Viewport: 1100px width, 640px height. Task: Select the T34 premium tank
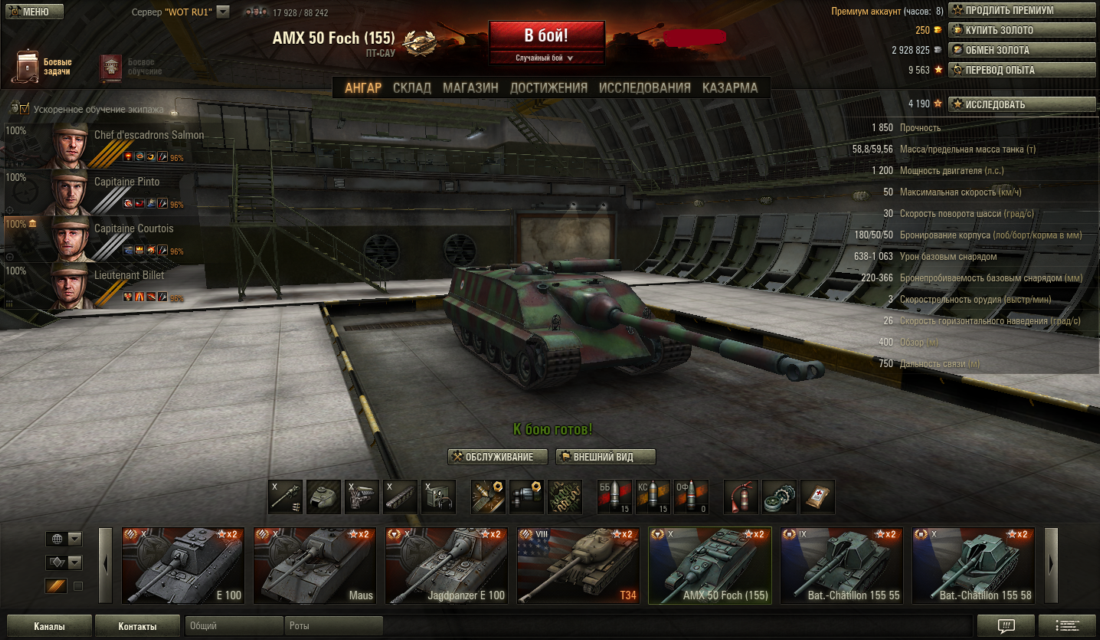coord(577,566)
